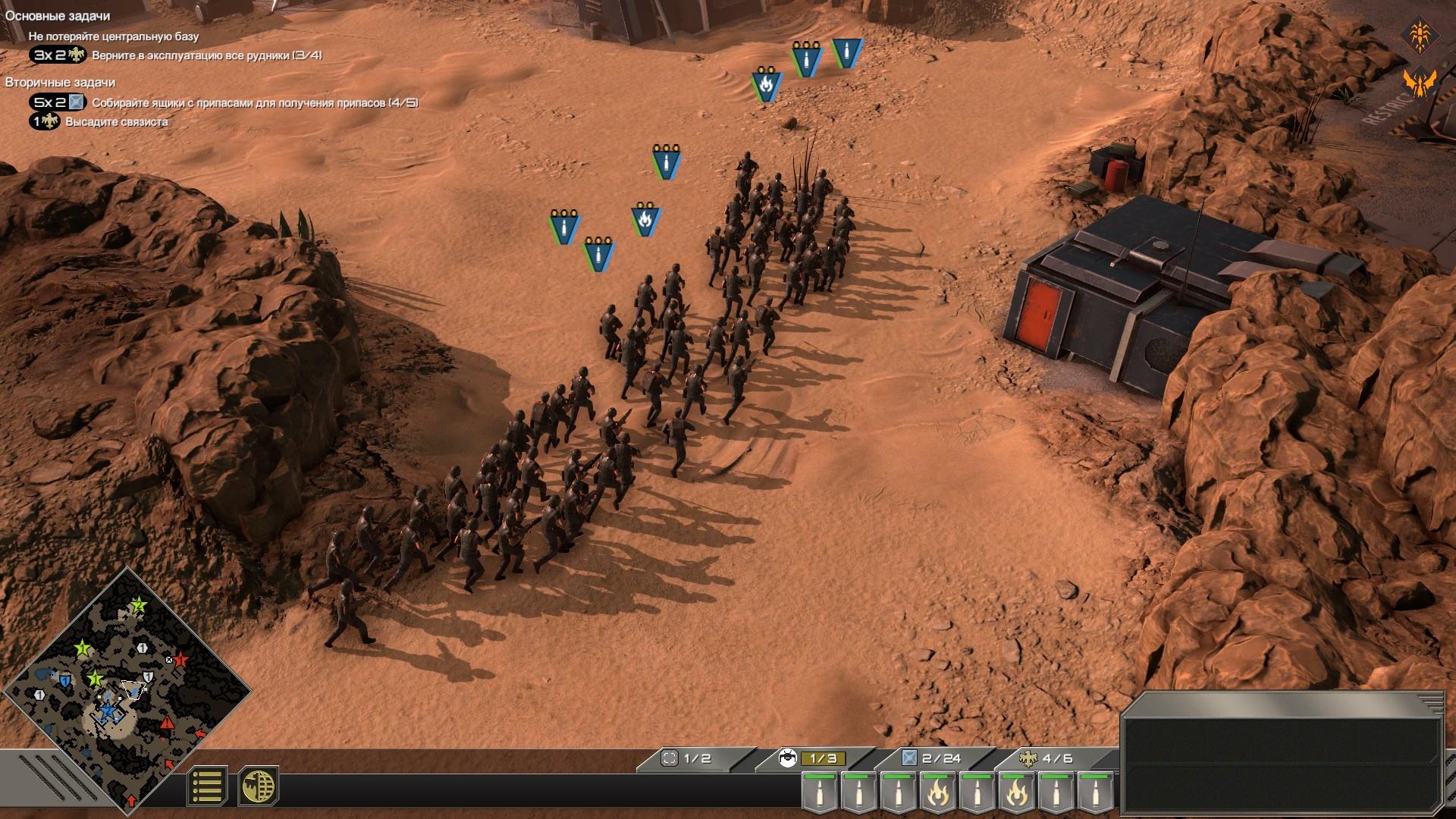Open the yellow list menu button
The image size is (1456, 819).
coord(207,786)
